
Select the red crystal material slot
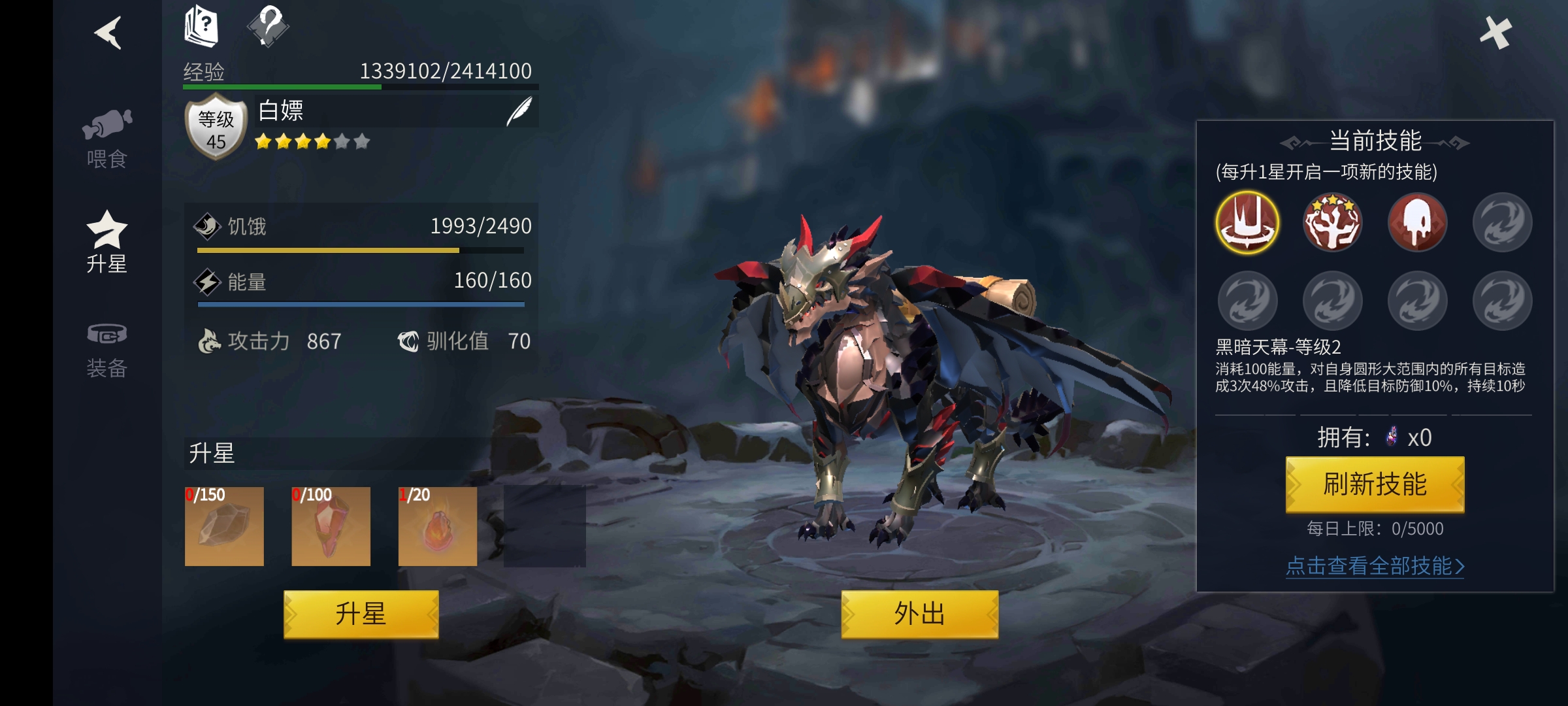coord(331,526)
